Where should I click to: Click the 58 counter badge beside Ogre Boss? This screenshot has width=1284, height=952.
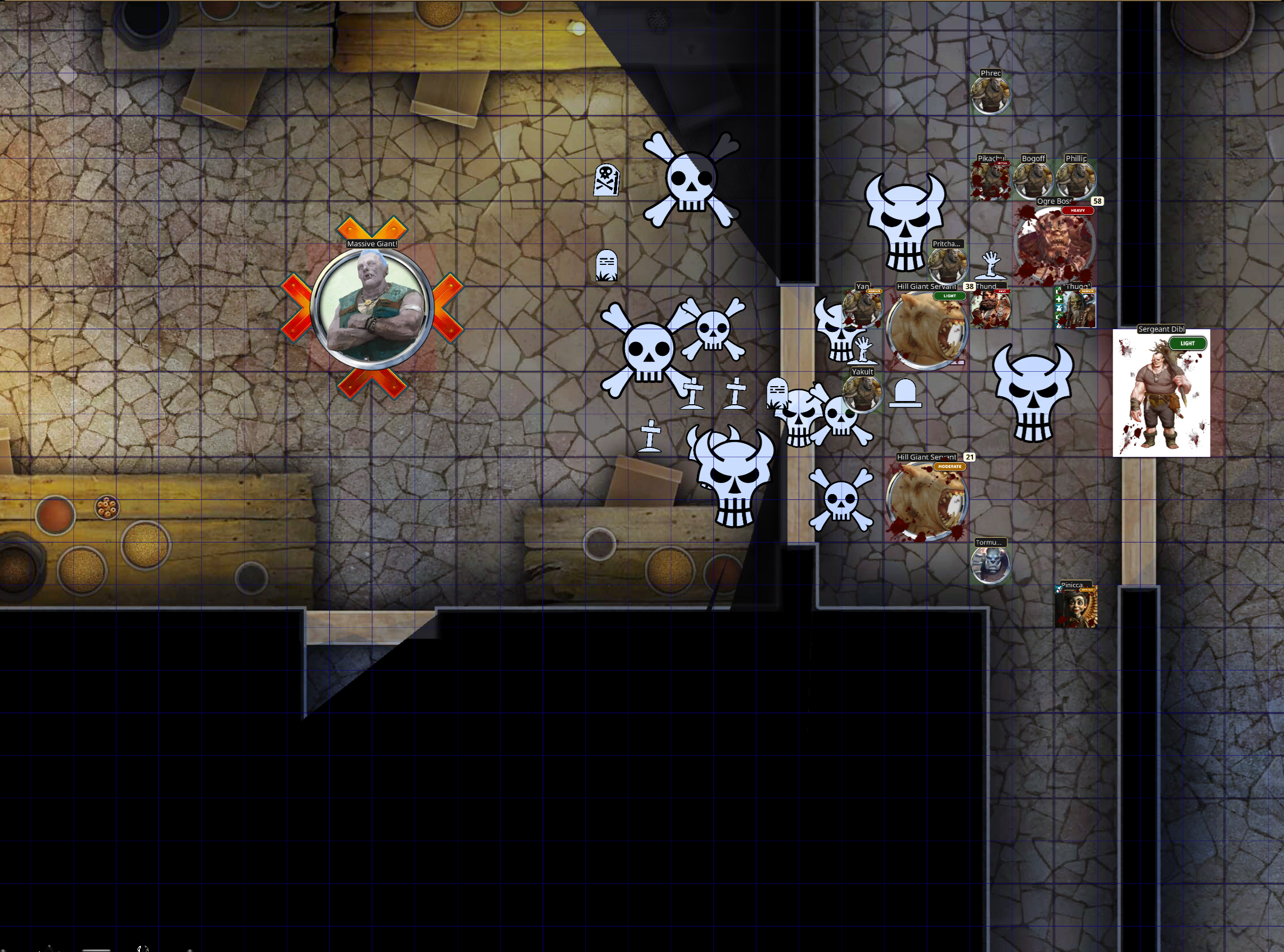click(x=1098, y=202)
